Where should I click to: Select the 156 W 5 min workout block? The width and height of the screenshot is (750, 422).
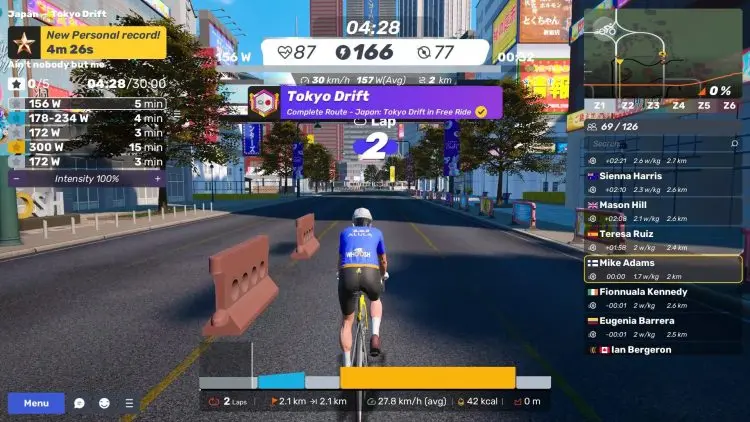(87, 104)
